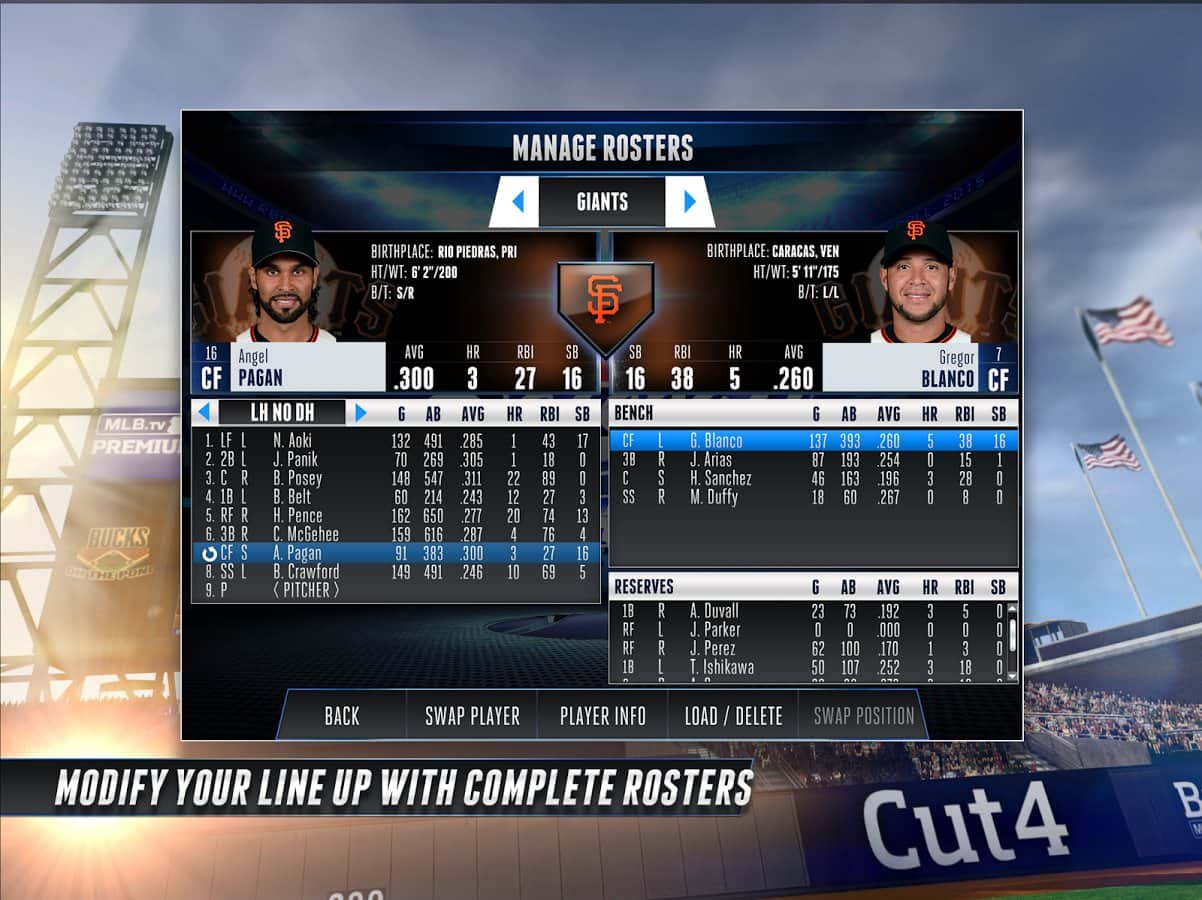Image resolution: width=1202 pixels, height=900 pixels.
Task: Select B. Belt lineup row
Action: [x=396, y=497]
